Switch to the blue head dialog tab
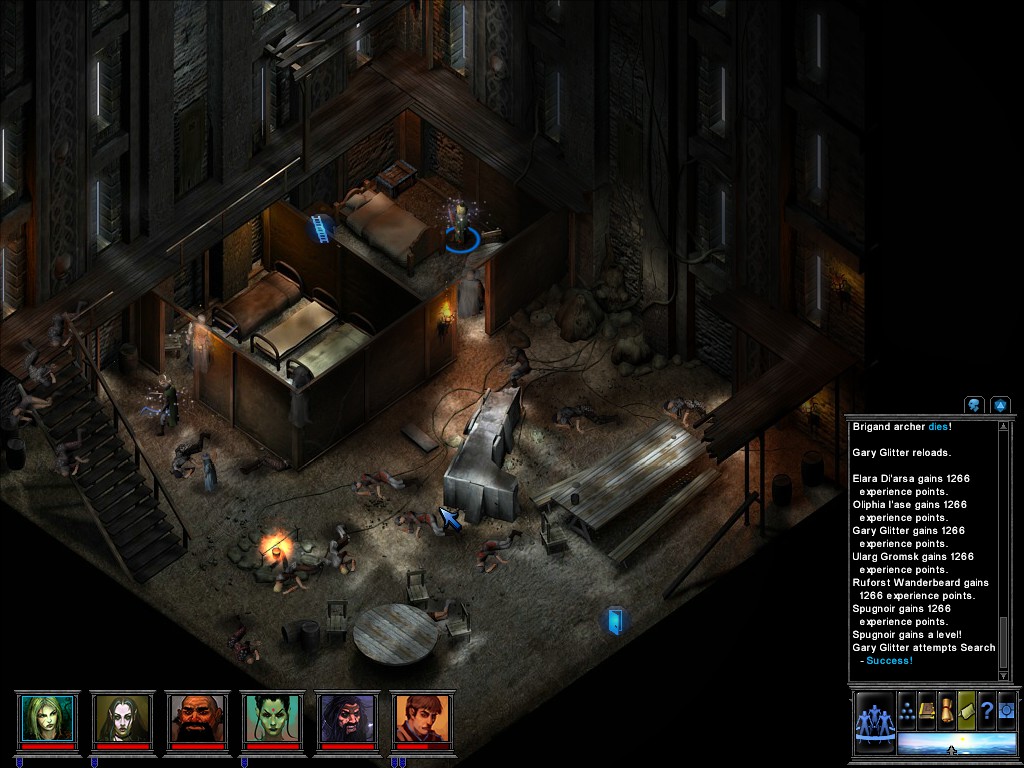1024x768 pixels. point(974,405)
